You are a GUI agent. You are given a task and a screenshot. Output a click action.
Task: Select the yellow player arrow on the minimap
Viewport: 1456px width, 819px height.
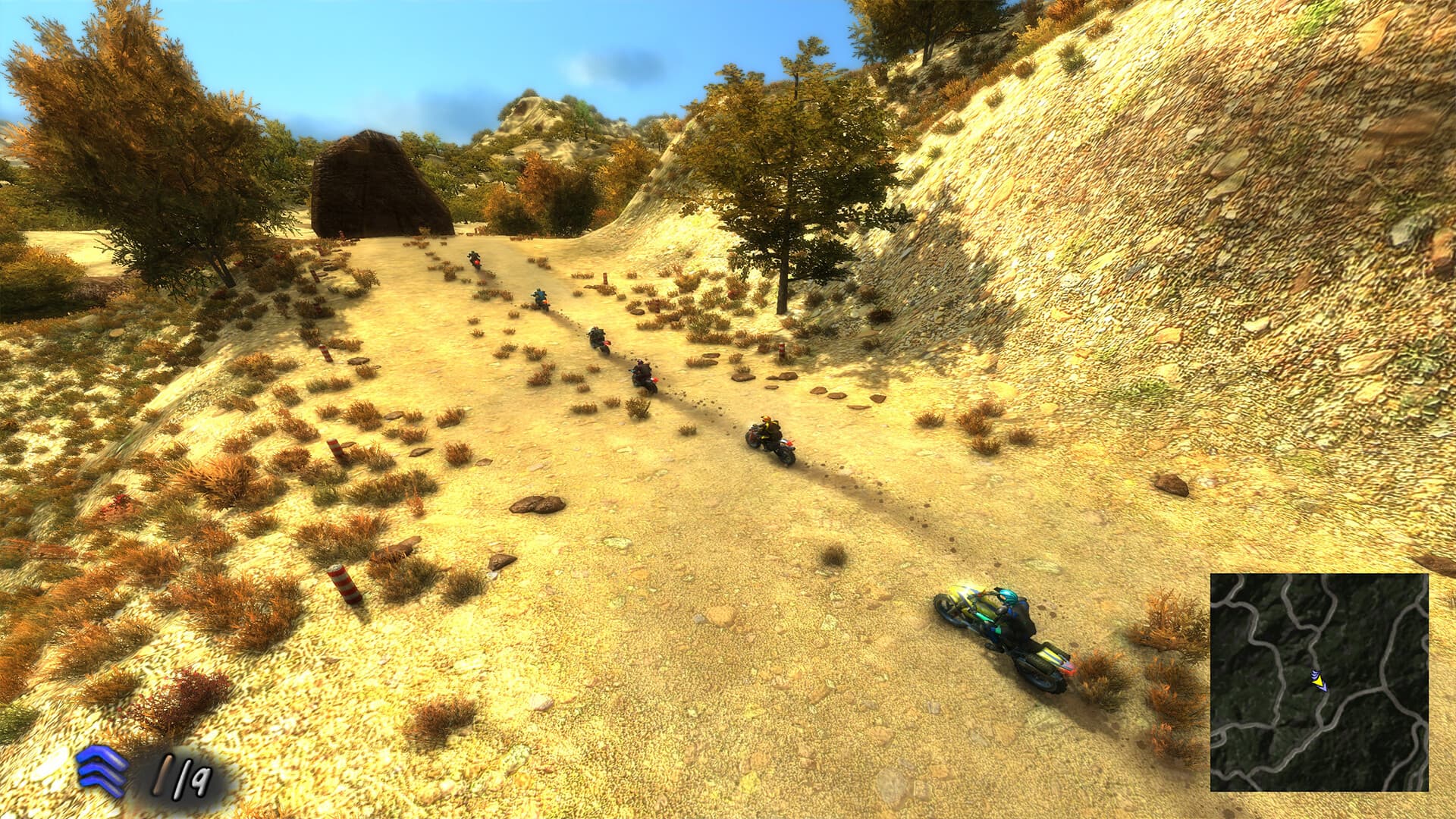click(1317, 681)
